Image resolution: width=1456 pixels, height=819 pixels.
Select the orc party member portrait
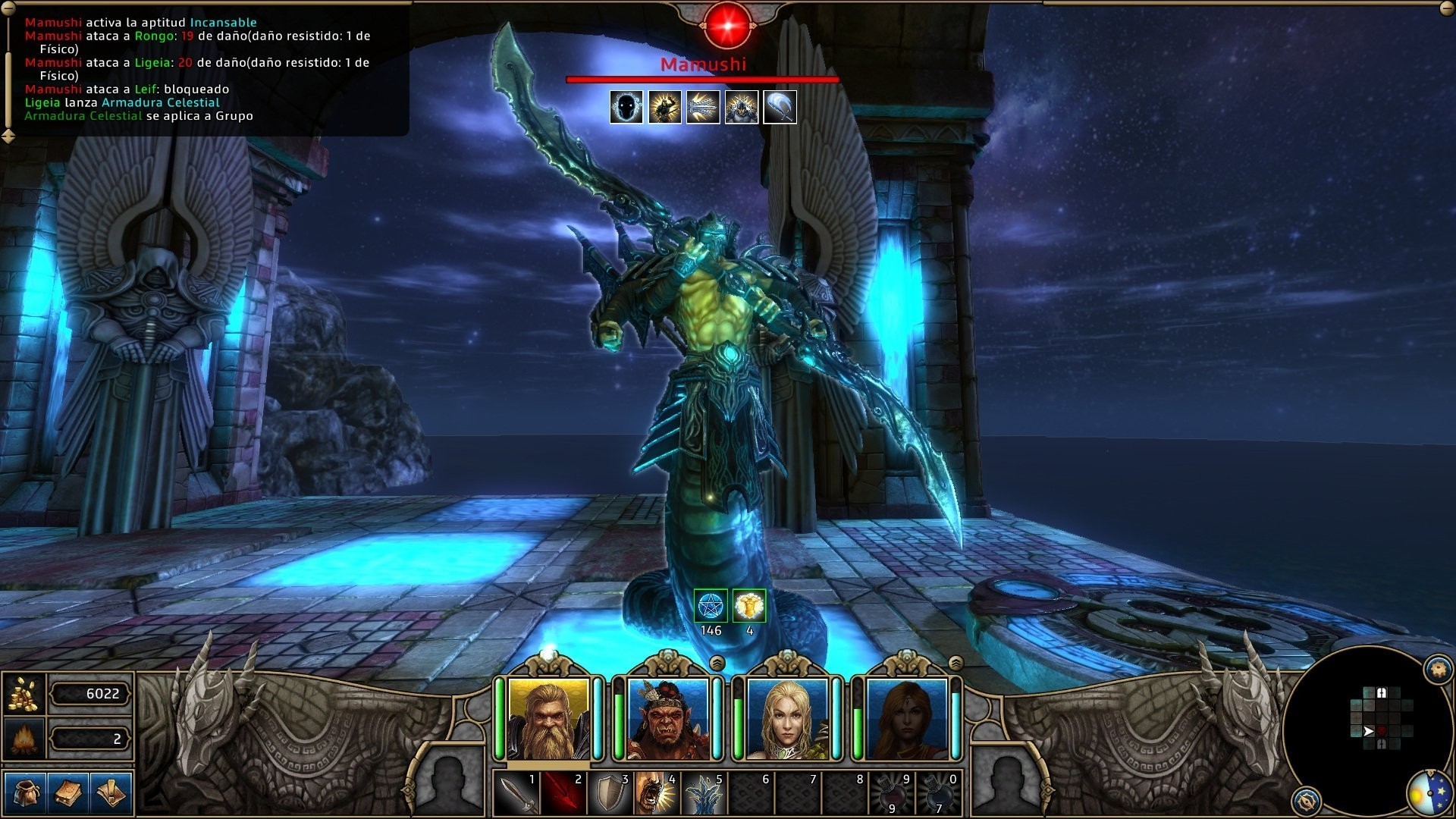click(667, 718)
